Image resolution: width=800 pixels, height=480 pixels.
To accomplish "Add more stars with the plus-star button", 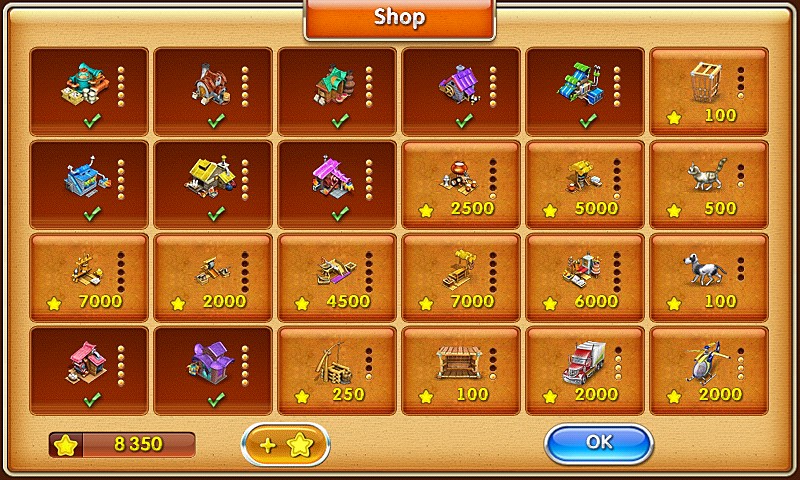I will point(285,445).
